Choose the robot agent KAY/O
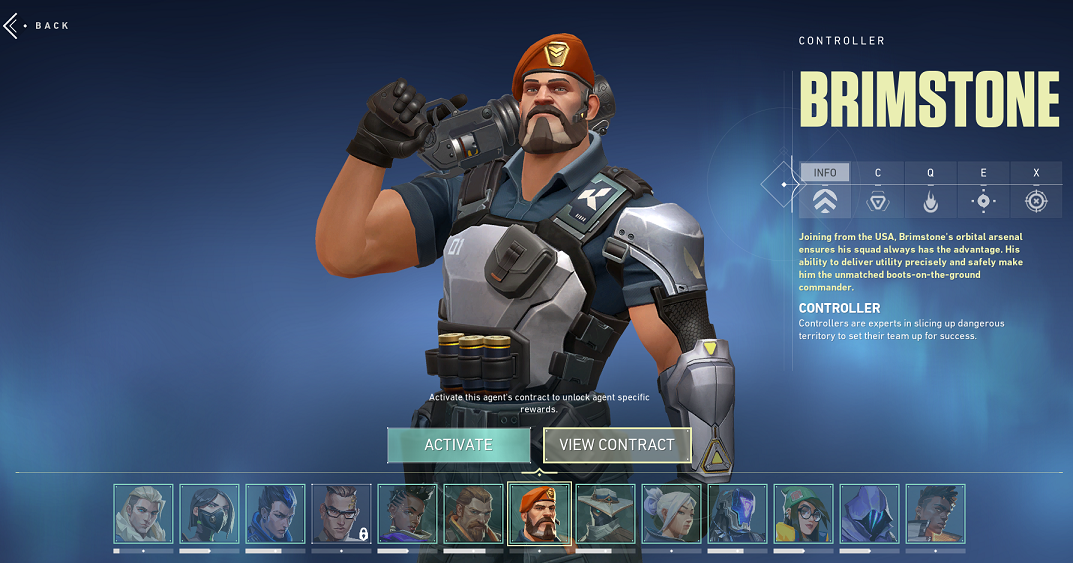Screen dimensions: 1073x563 (x=737, y=513)
